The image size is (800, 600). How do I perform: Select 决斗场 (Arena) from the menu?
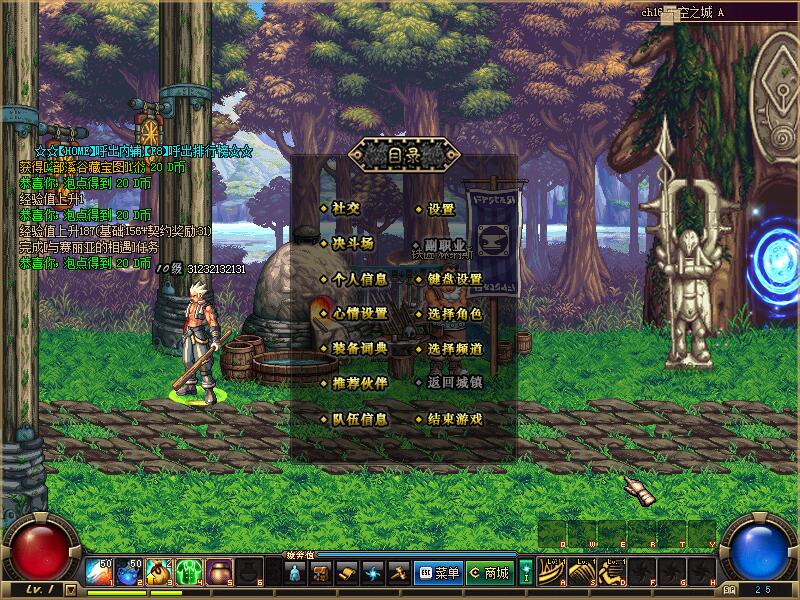352,243
